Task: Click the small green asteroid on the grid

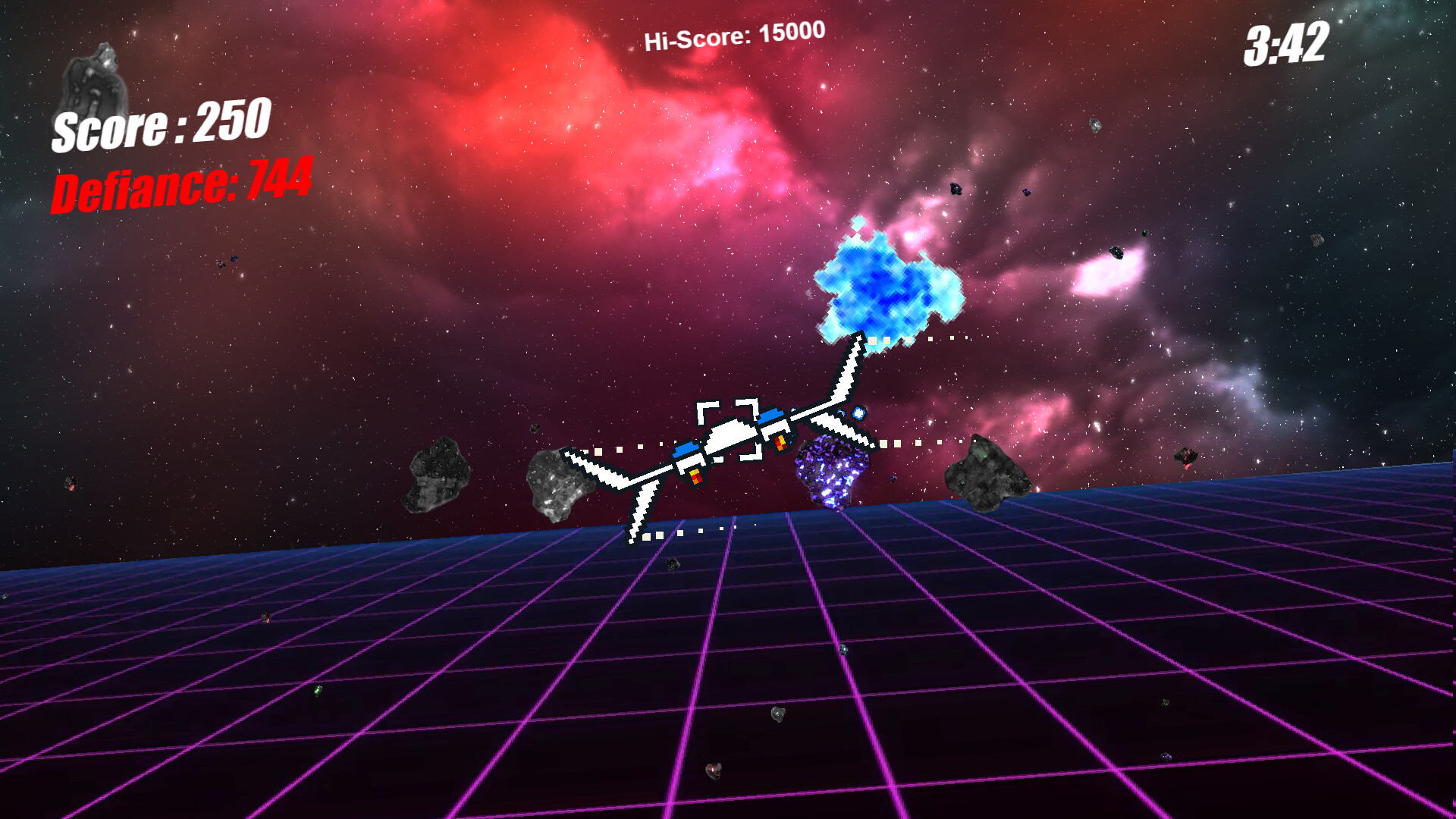Action: pyautogui.click(x=318, y=691)
